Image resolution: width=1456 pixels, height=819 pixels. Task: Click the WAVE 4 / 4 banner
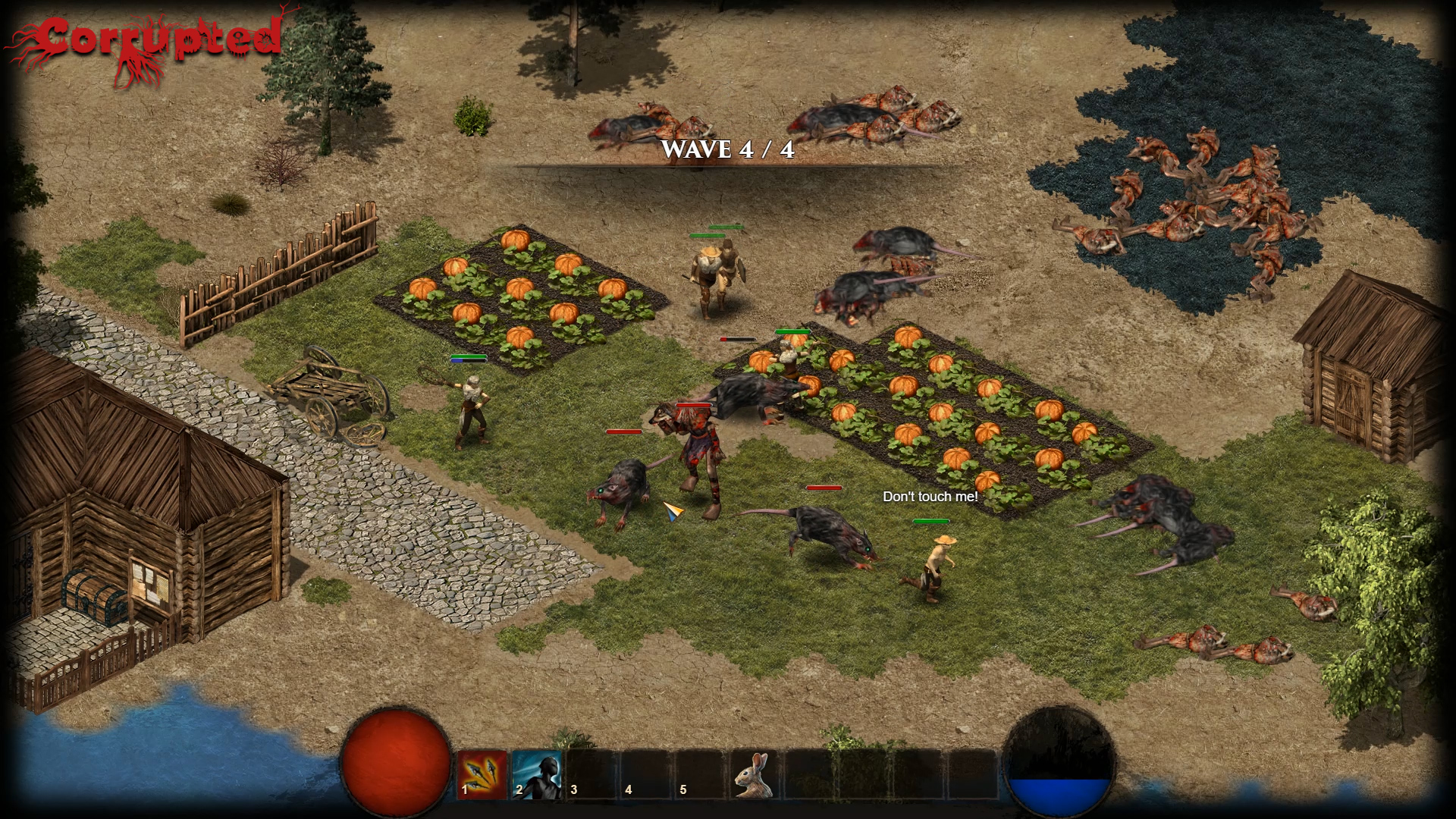click(x=726, y=150)
